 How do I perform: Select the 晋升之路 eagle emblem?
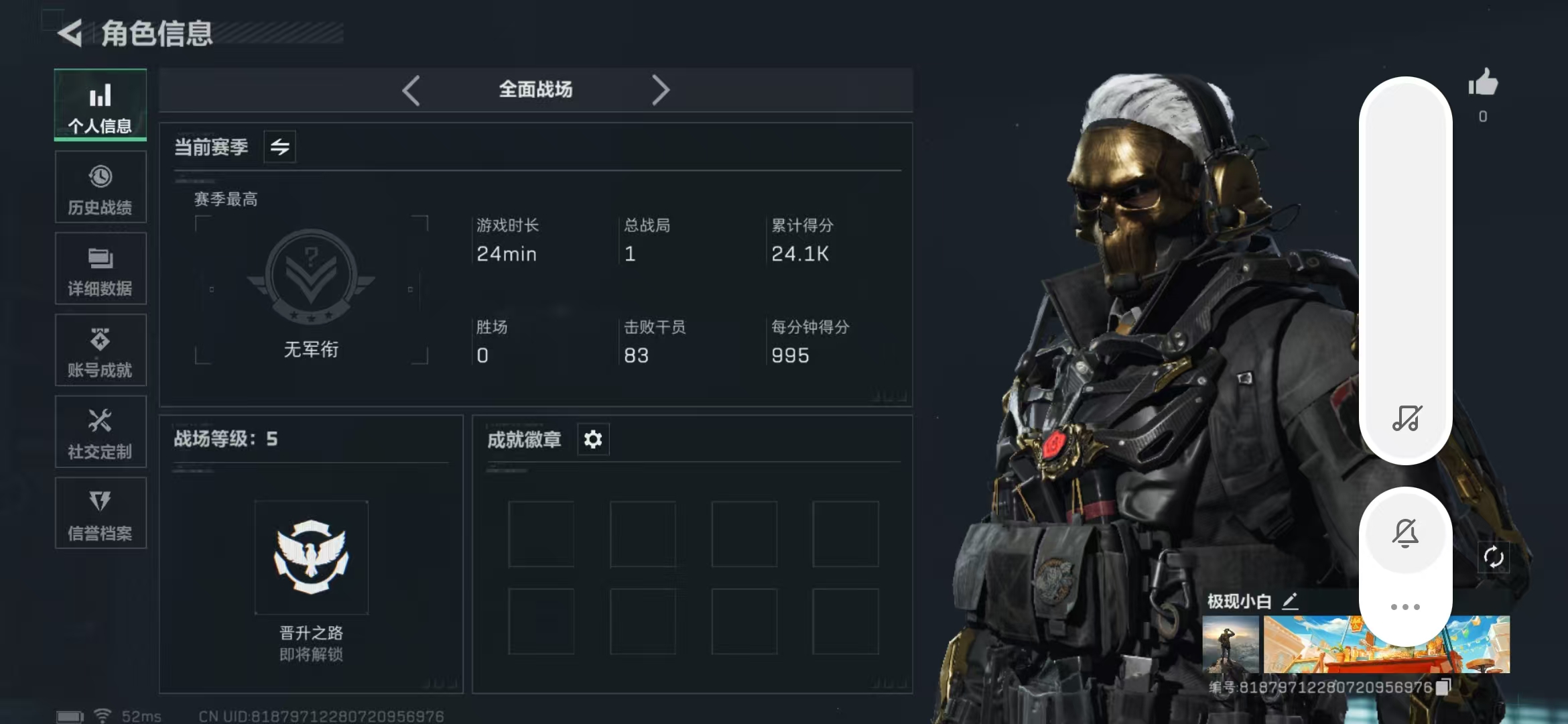click(311, 557)
